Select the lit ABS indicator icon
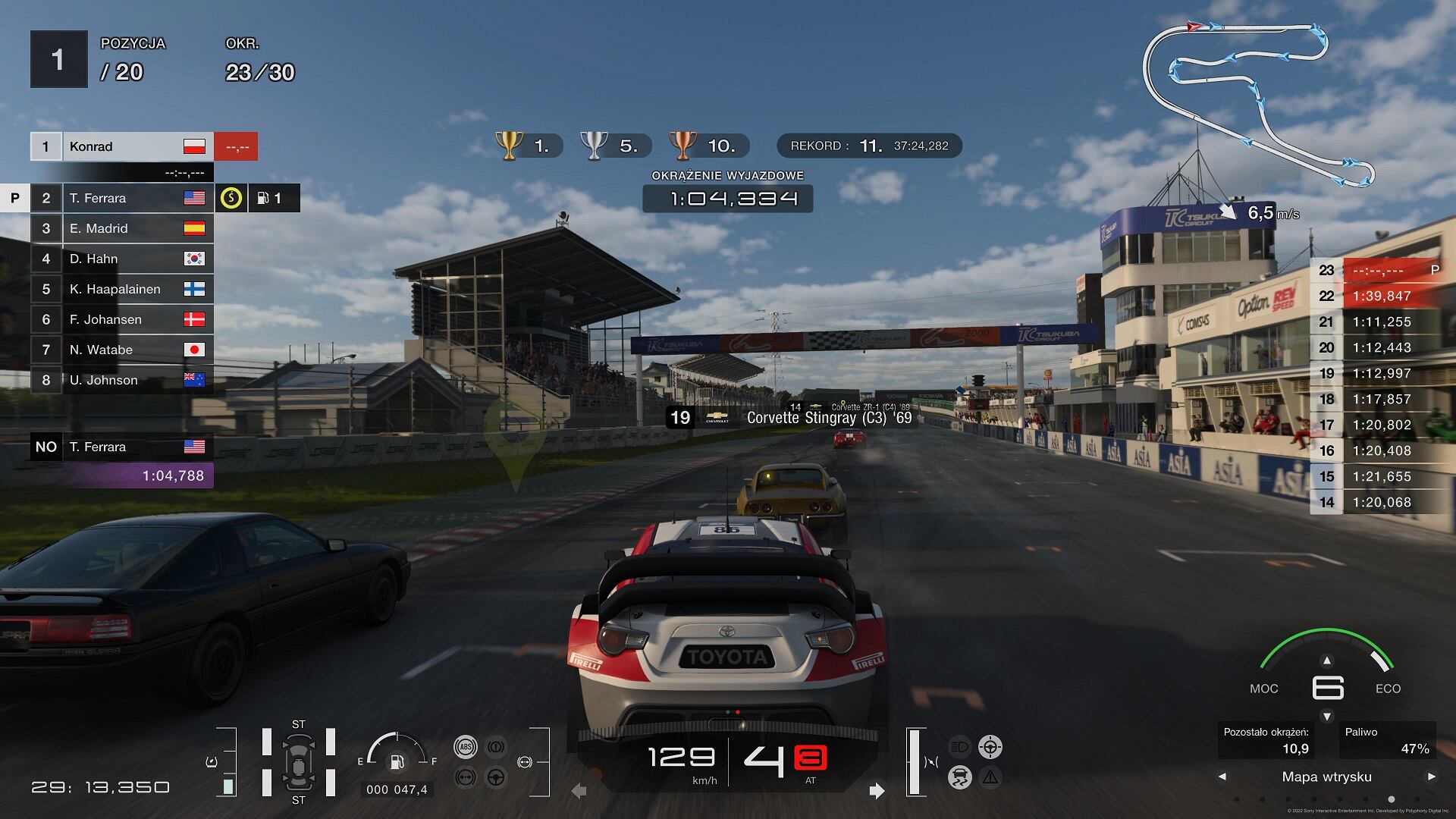This screenshot has height=819, width=1456. click(x=466, y=747)
